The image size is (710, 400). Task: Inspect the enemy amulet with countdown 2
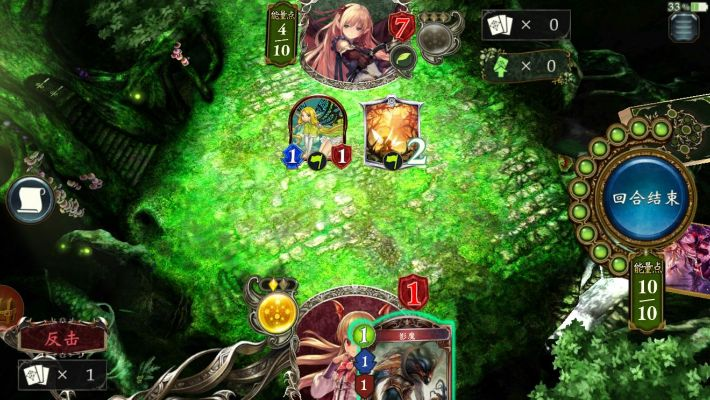(x=387, y=133)
